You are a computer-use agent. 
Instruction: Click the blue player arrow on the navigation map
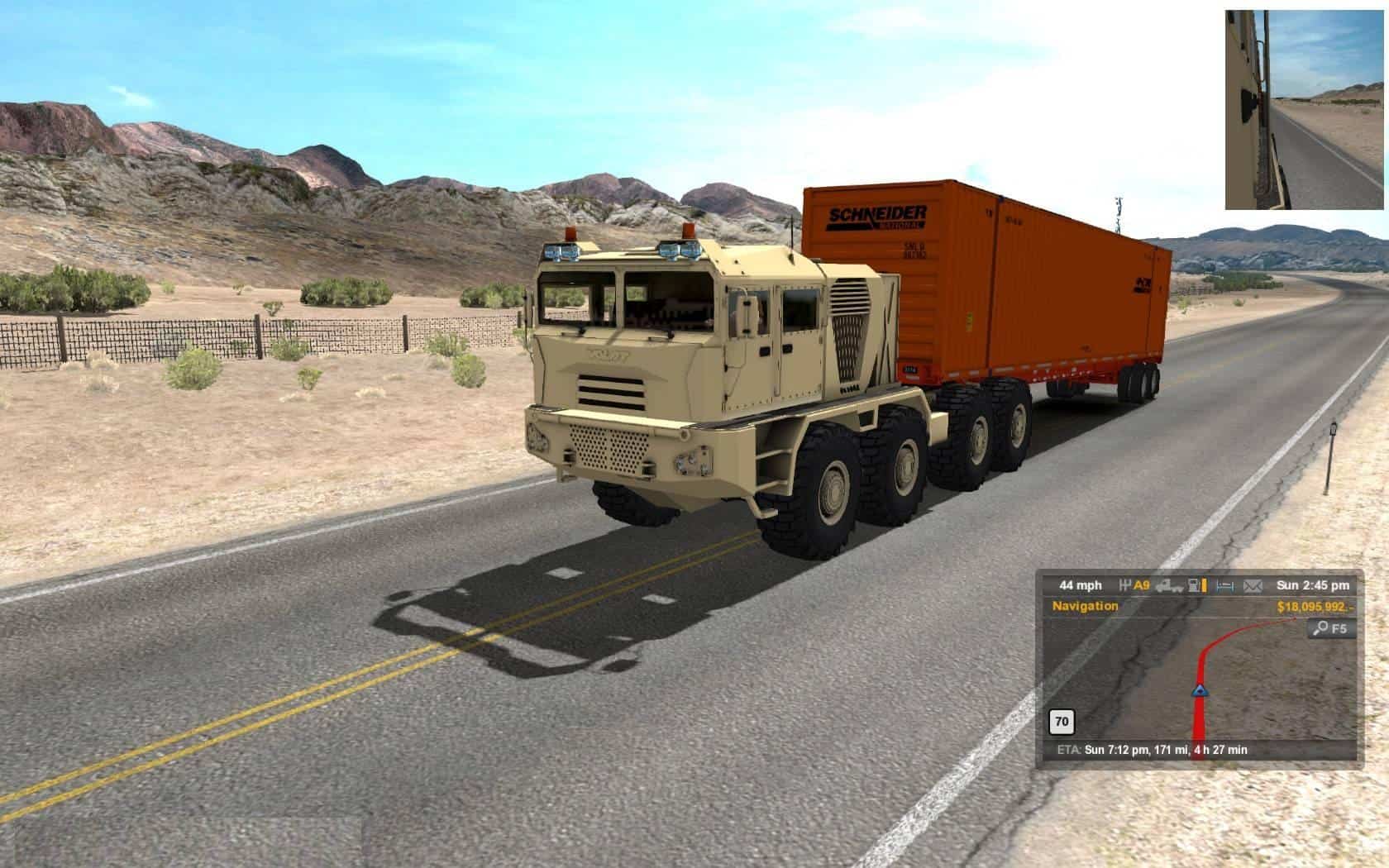point(1198,689)
